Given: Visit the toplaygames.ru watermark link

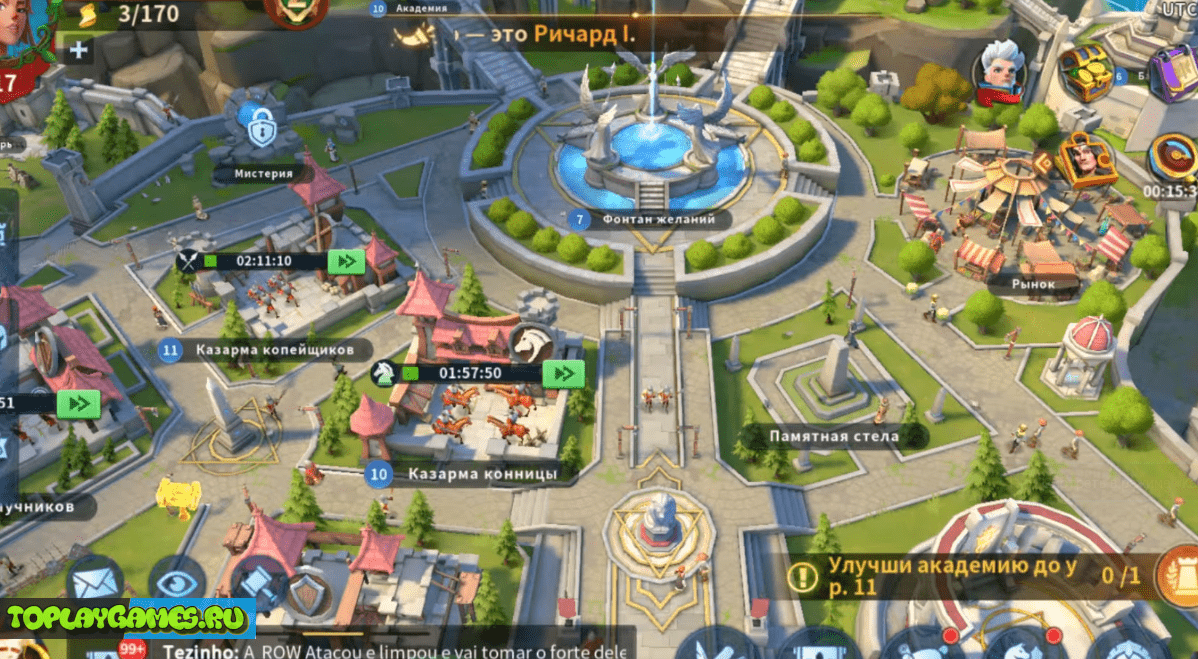Looking at the screenshot, I should coord(127,618).
